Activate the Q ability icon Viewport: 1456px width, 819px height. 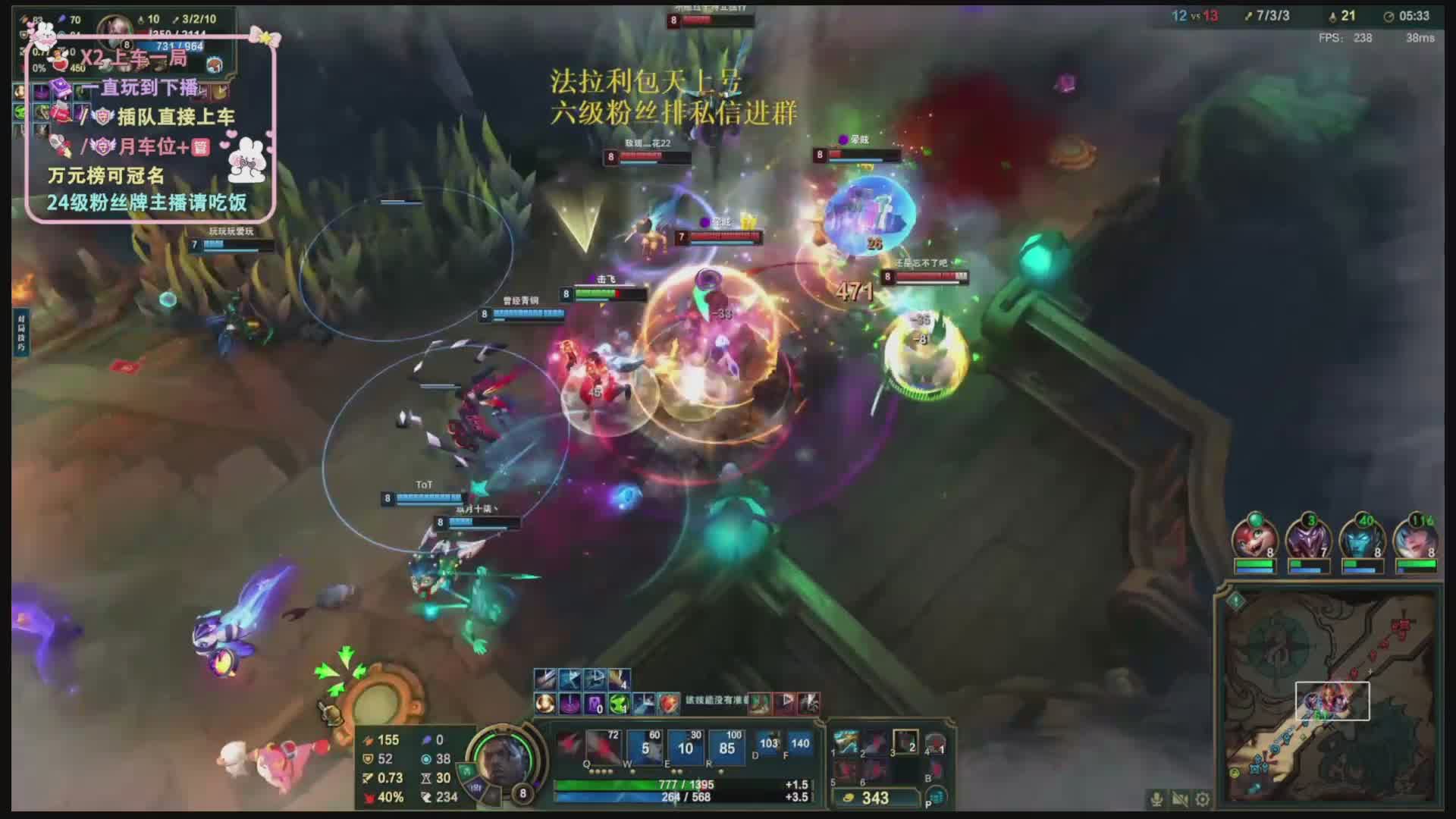(604, 748)
